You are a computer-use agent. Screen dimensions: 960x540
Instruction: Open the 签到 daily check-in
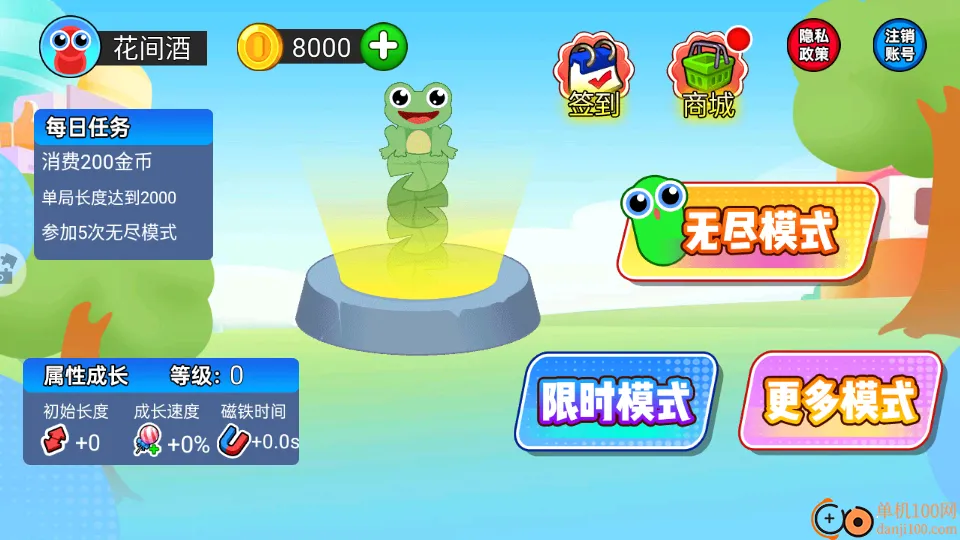(594, 75)
